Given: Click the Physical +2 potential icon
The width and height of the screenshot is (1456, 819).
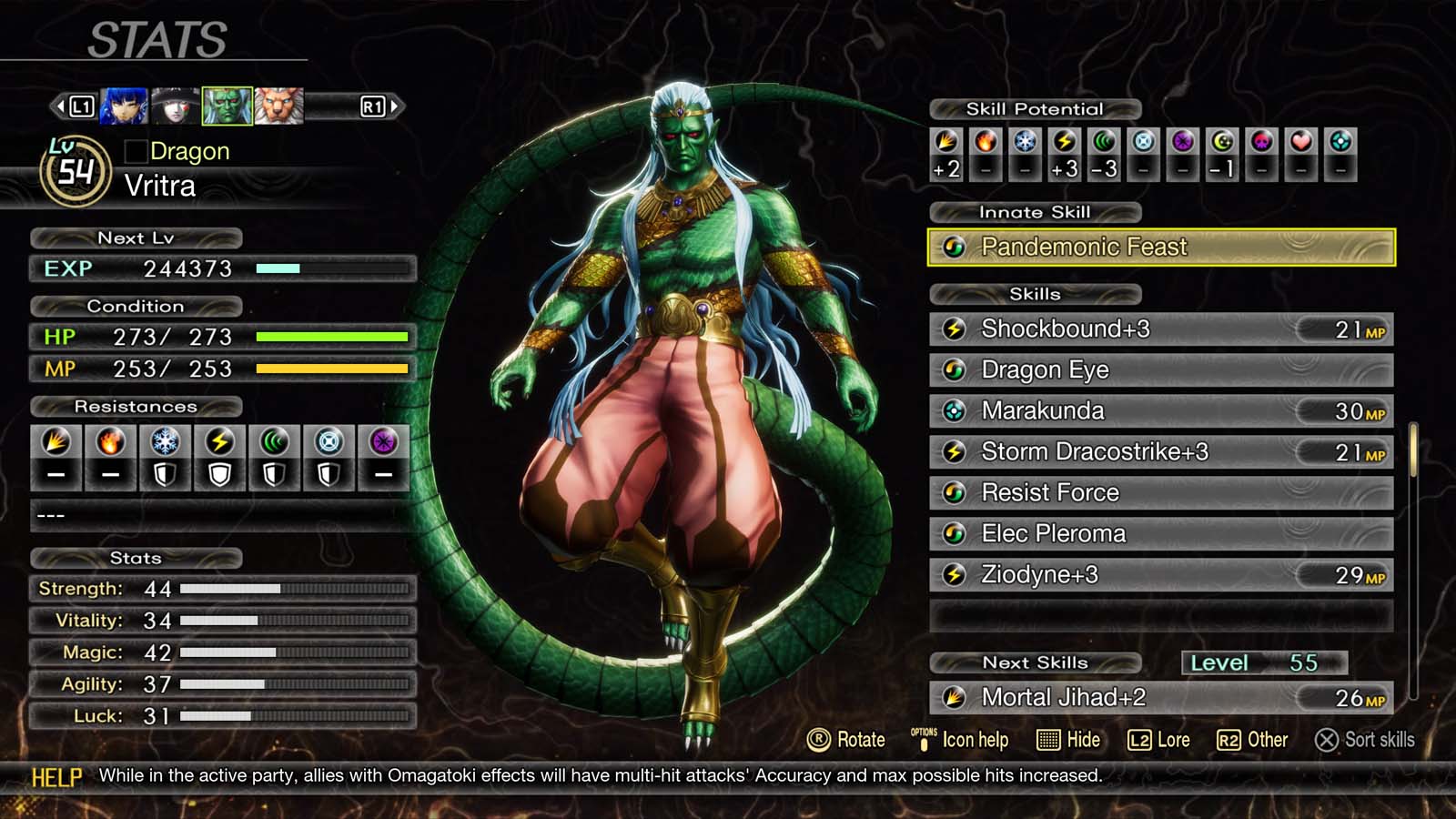Looking at the screenshot, I should 945,146.
